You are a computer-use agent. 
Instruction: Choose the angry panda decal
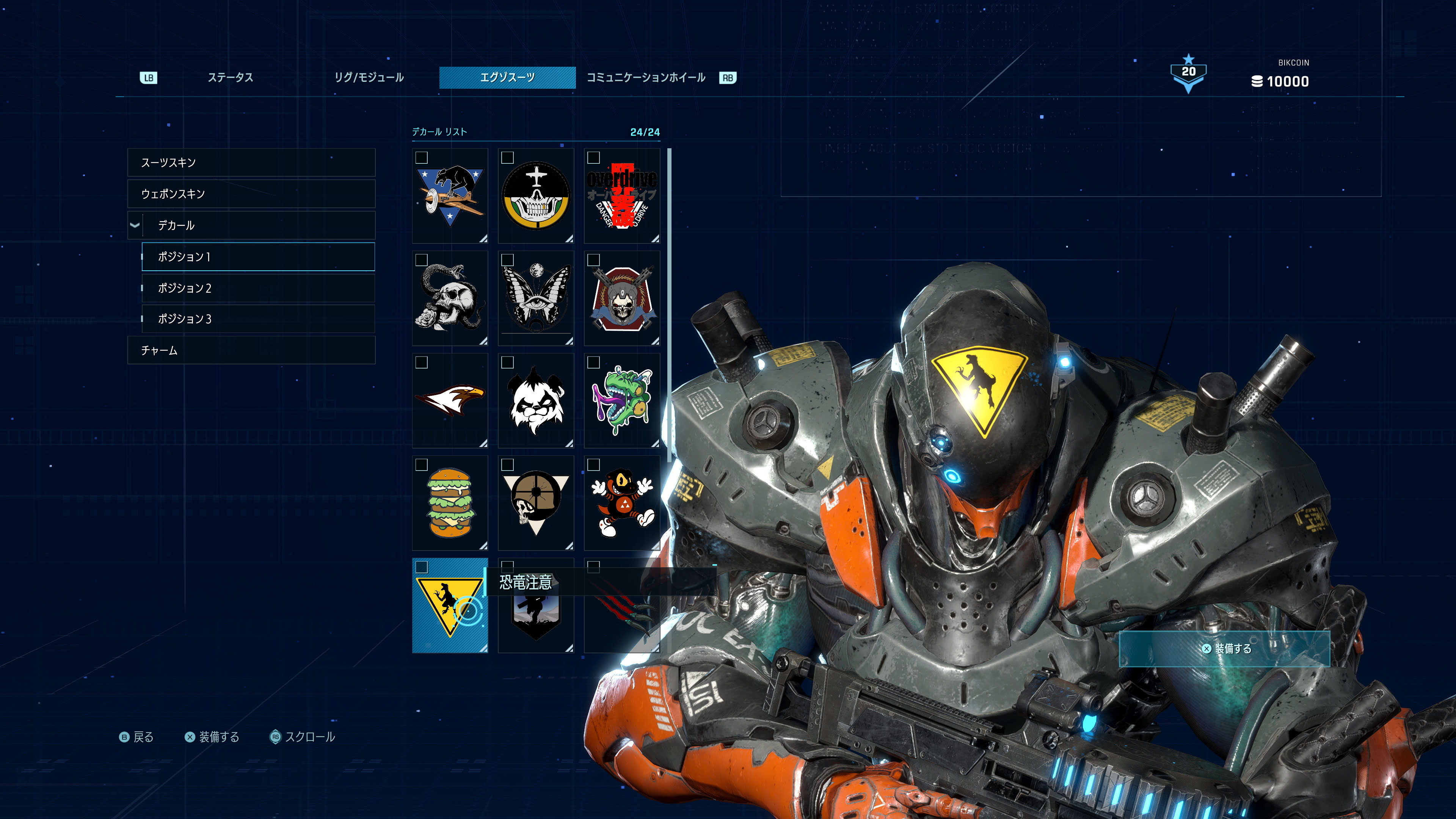tap(536, 400)
